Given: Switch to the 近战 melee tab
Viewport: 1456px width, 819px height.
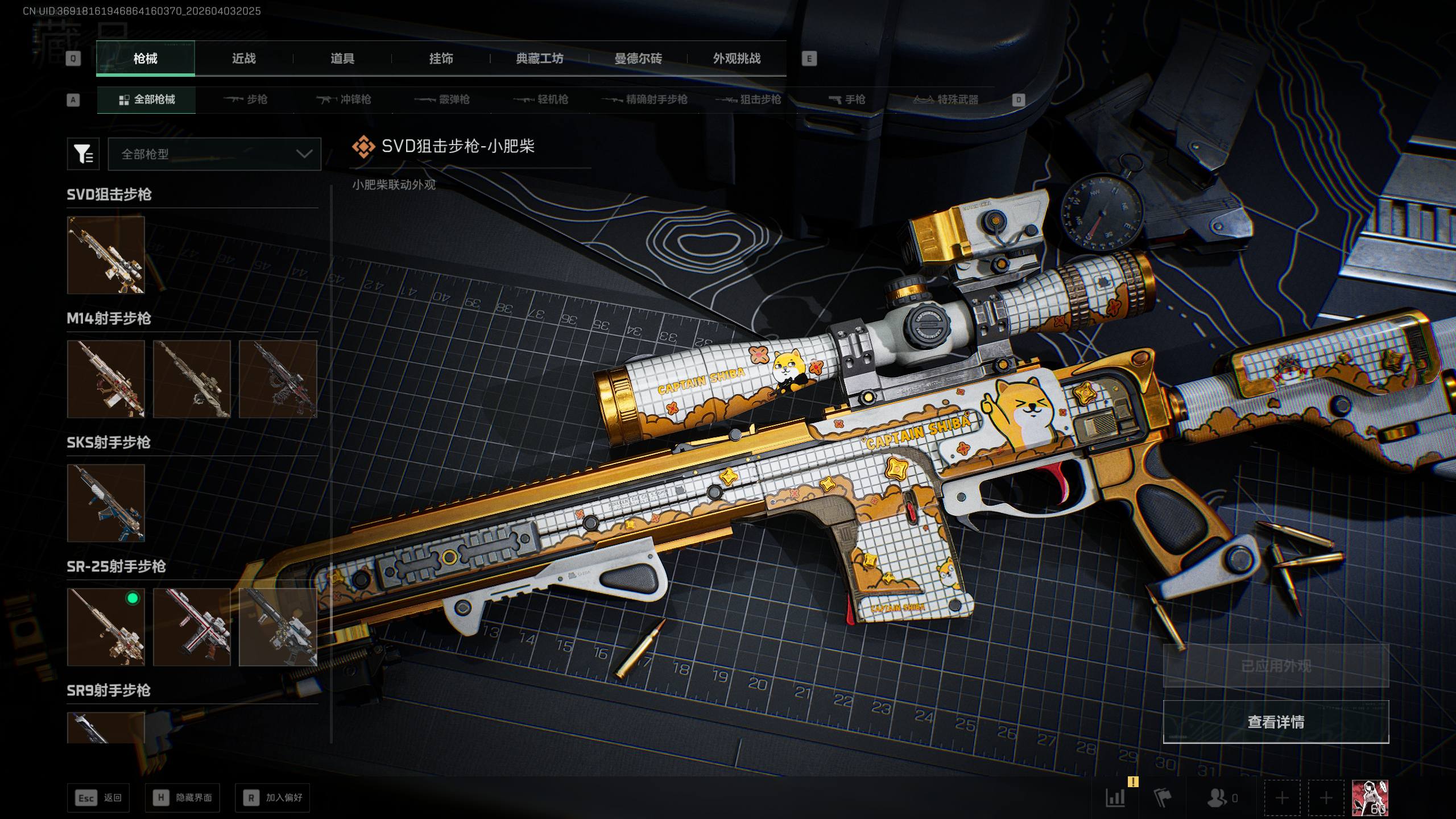Looking at the screenshot, I should [244, 59].
